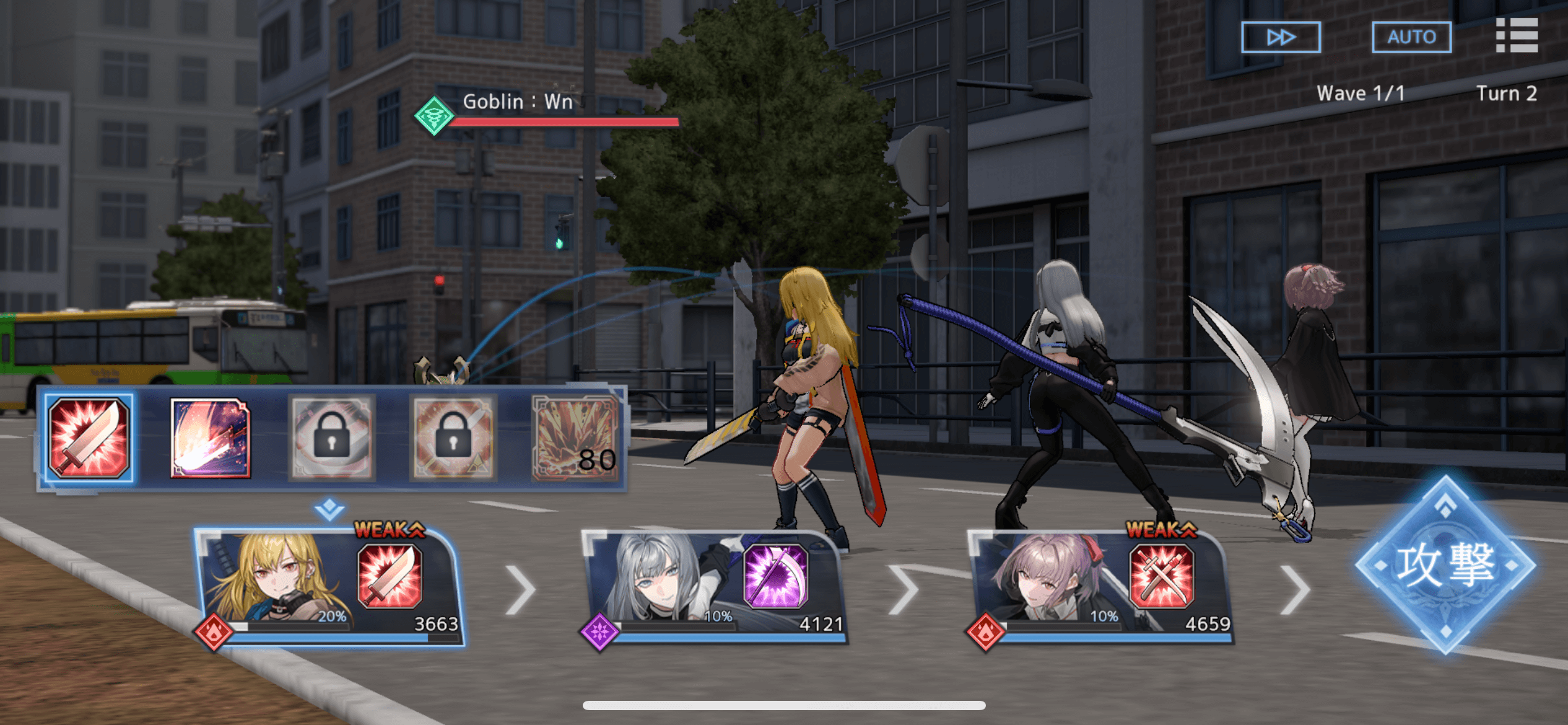Screen dimensions: 1568x725
Task: Tap the crossed swords skill icon
Action: 1162,576
